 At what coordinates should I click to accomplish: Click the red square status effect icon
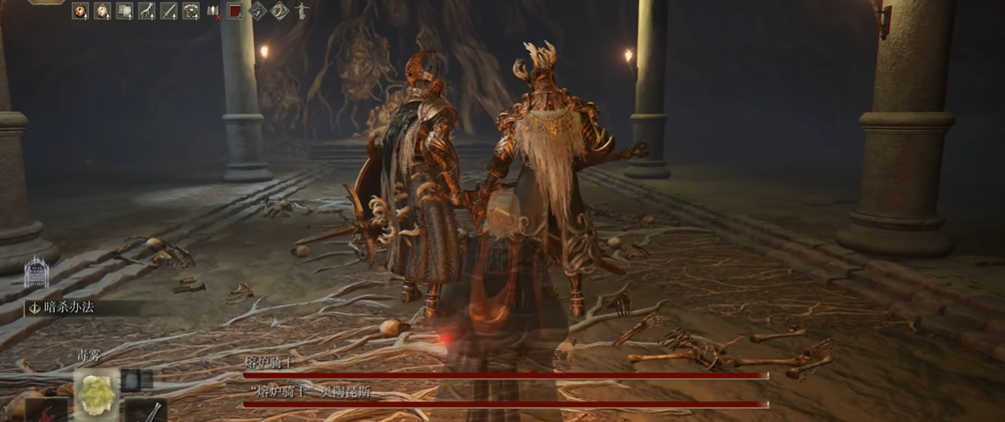click(235, 12)
